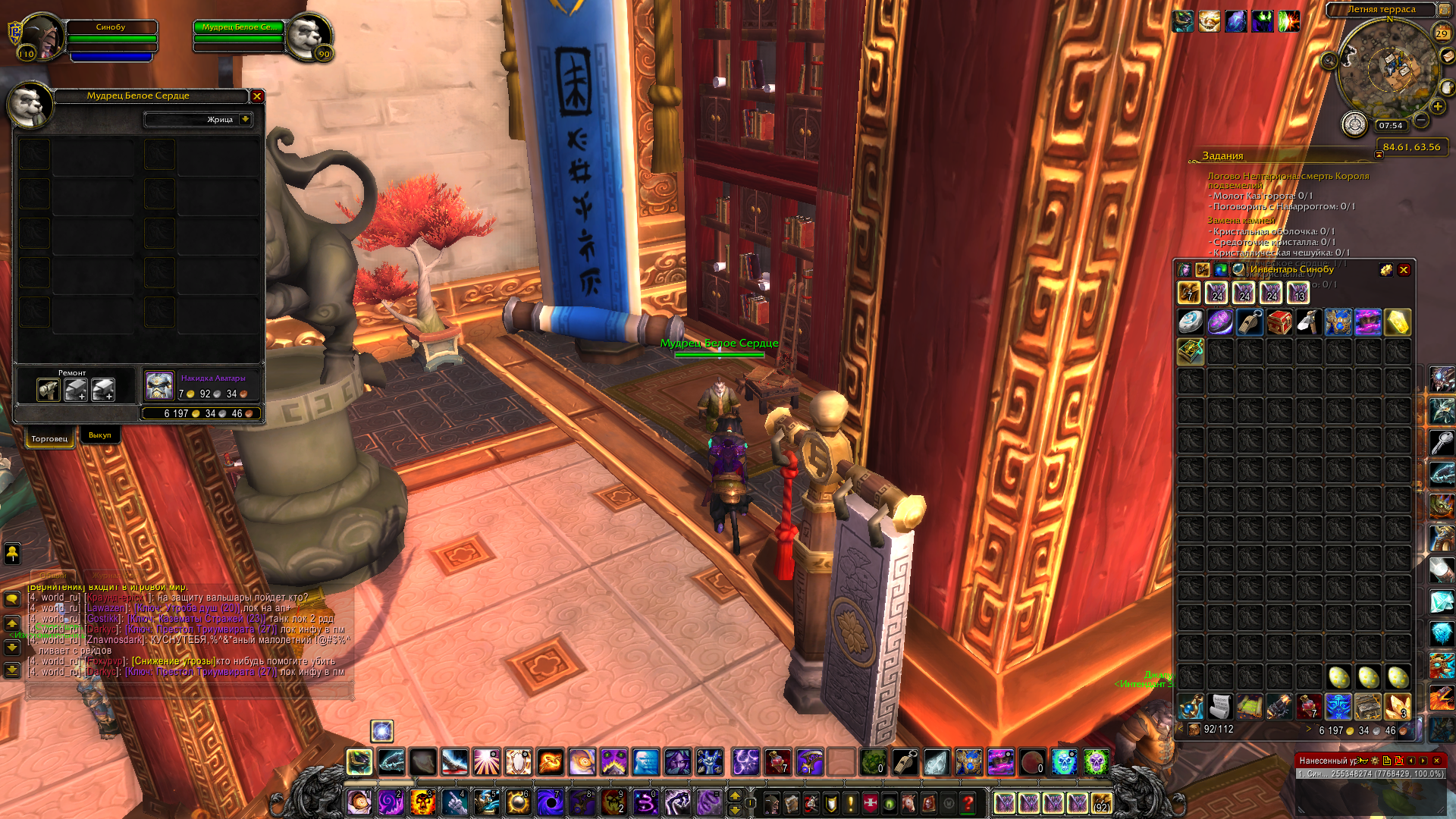Image resolution: width=1456 pixels, height=819 pixels.
Task: Close the merchant window
Action: [x=257, y=96]
